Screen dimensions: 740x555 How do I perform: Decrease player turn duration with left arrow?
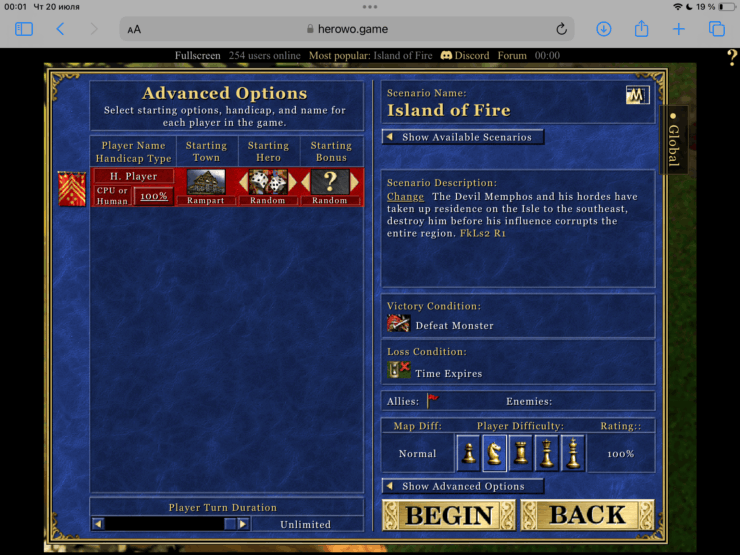point(98,523)
